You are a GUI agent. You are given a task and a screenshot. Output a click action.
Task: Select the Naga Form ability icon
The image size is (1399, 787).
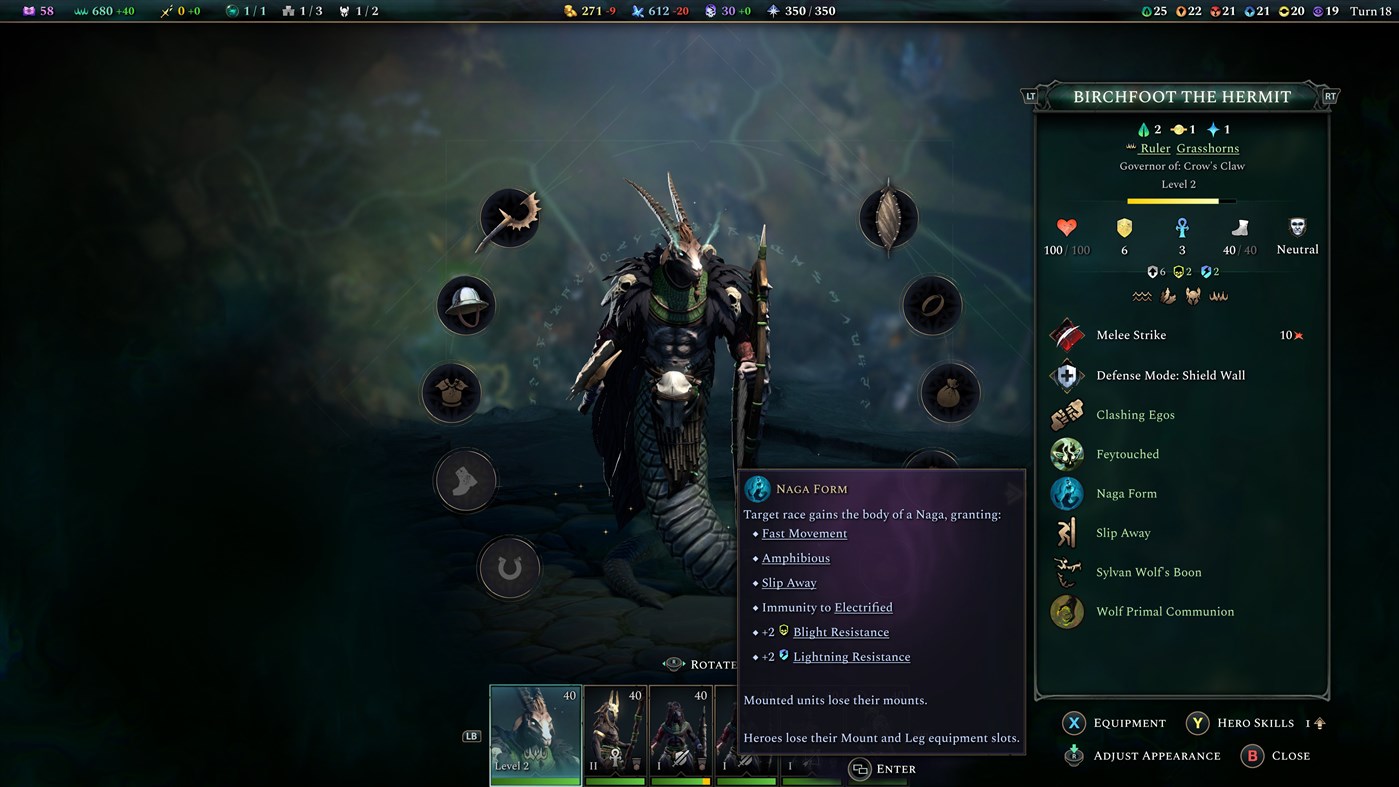coord(1066,493)
